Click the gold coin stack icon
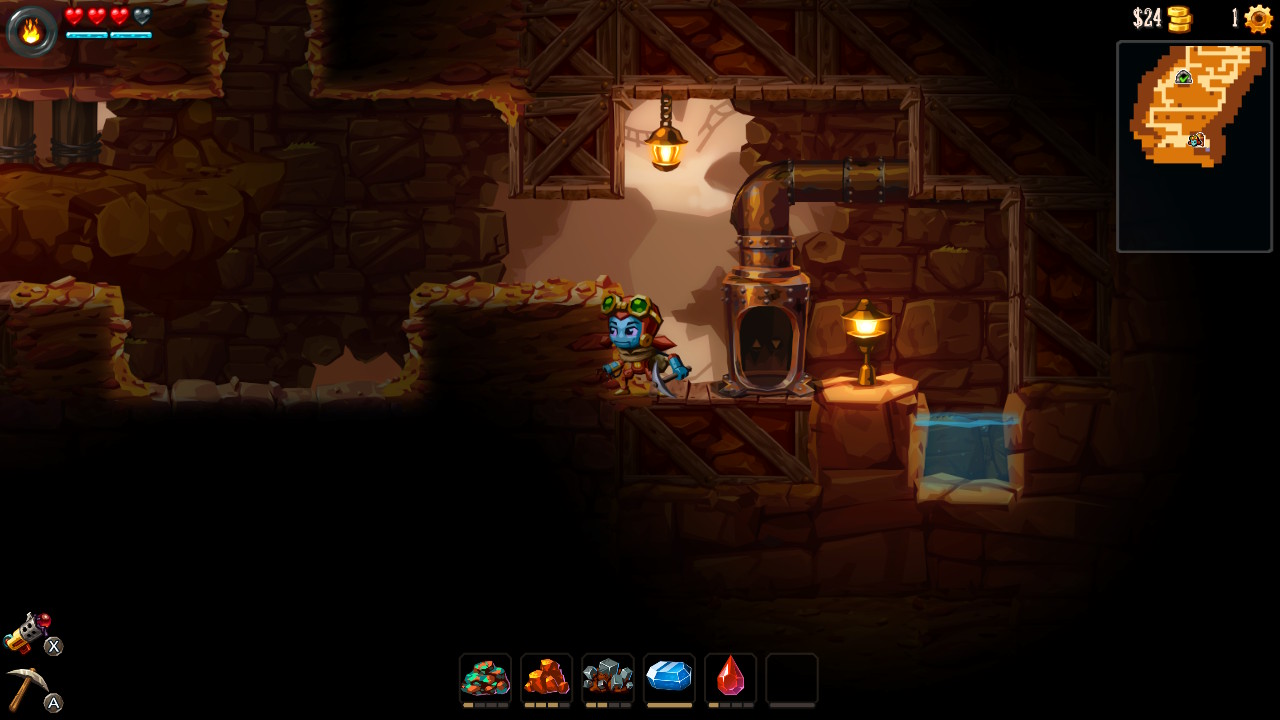This screenshot has width=1280, height=720. pos(1180,19)
